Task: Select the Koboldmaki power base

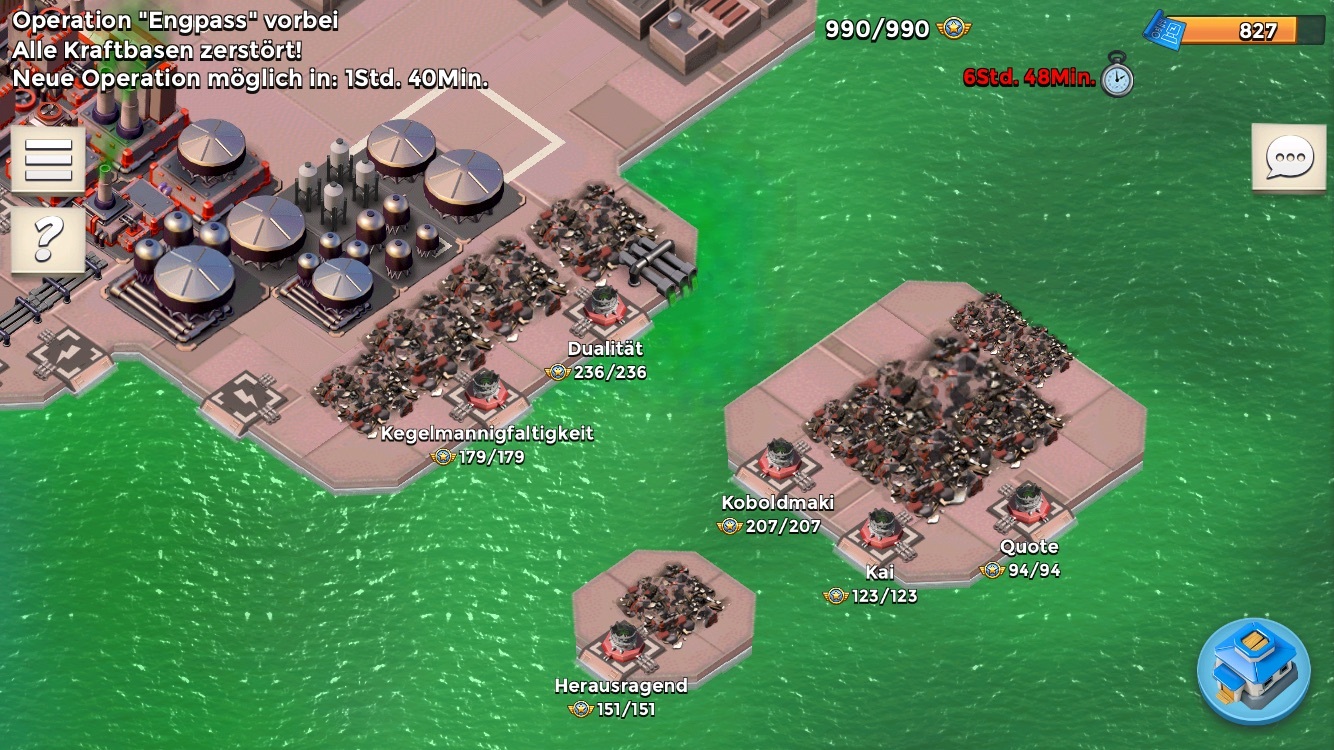Action: pyautogui.click(x=779, y=462)
